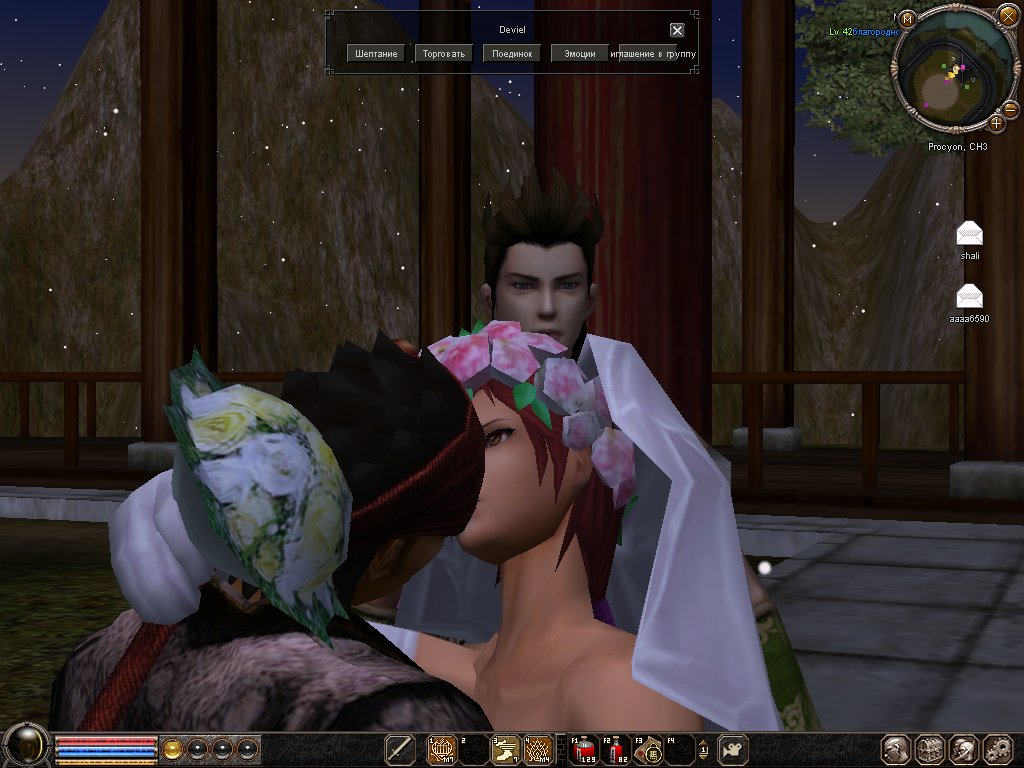The width and height of the screenshot is (1024, 768).
Task: Open the map with the minimap M button
Action: tap(907, 19)
